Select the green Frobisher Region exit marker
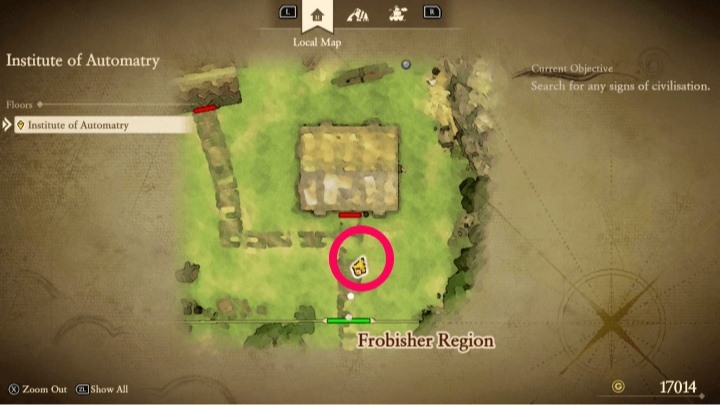The image size is (720, 405). pyautogui.click(x=348, y=321)
